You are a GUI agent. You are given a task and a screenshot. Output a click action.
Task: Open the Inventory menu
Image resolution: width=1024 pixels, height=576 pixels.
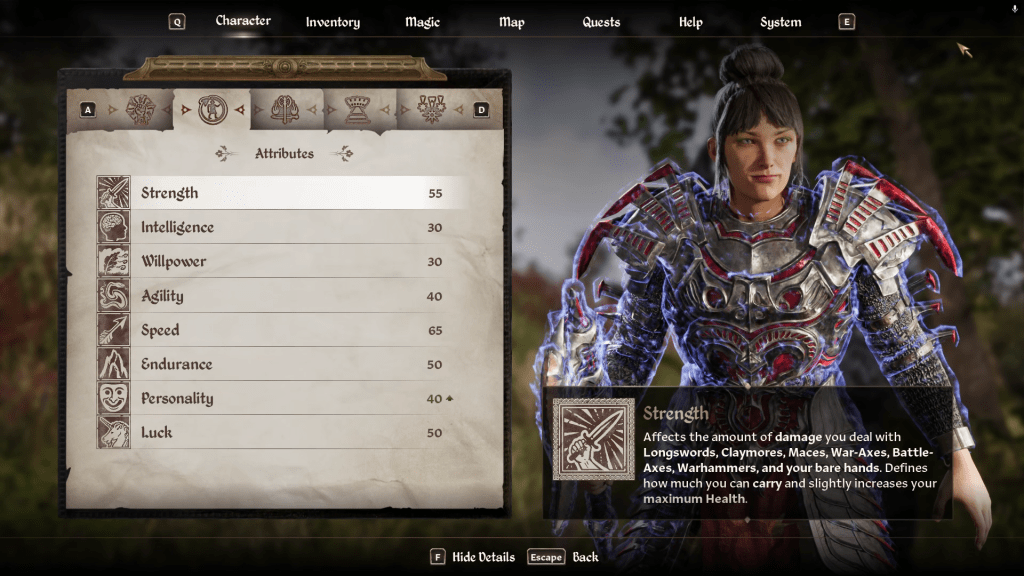pyautogui.click(x=332, y=22)
